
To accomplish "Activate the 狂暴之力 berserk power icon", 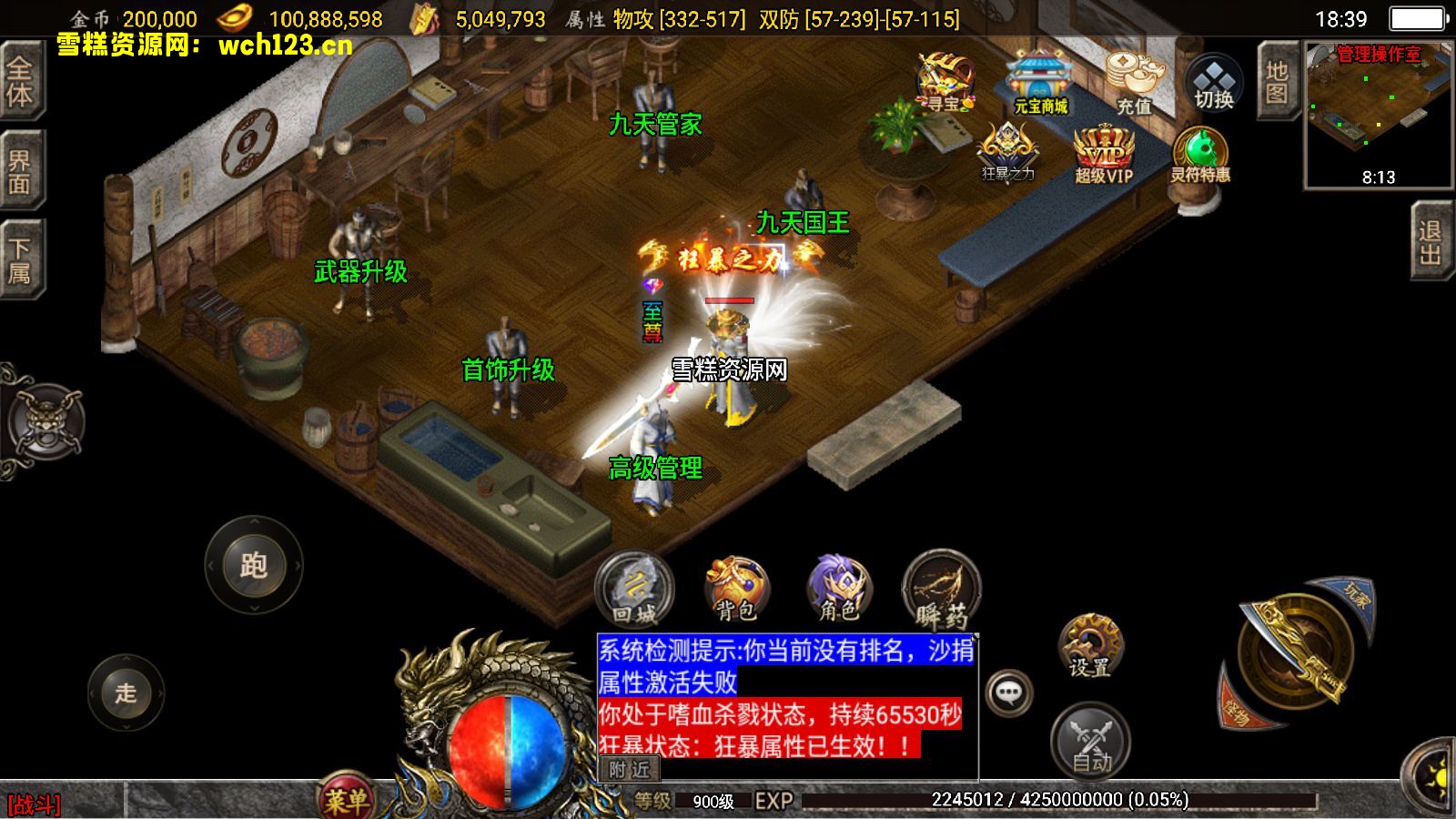I will (x=1006, y=150).
